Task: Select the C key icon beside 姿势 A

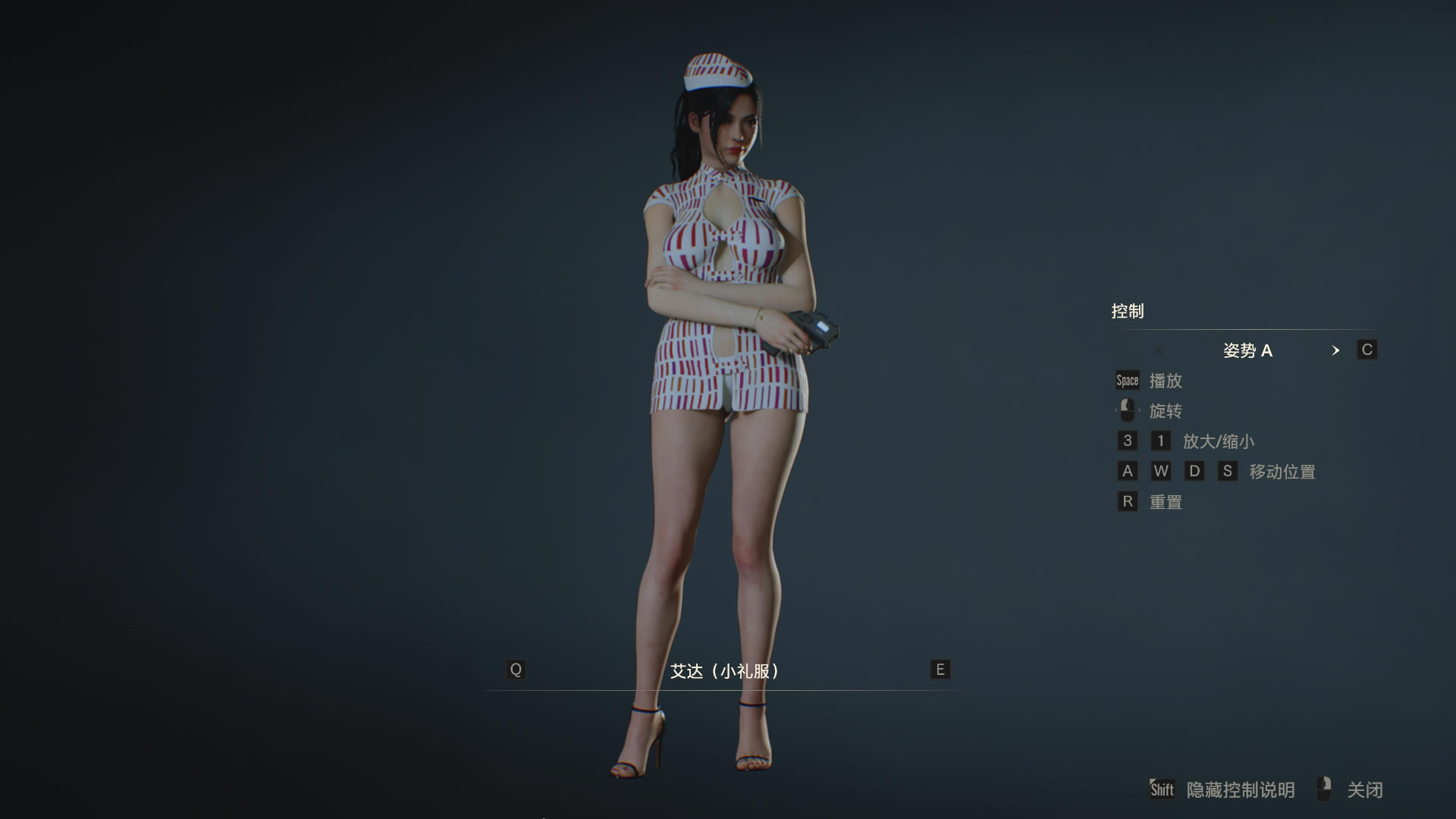Action: (x=1367, y=350)
